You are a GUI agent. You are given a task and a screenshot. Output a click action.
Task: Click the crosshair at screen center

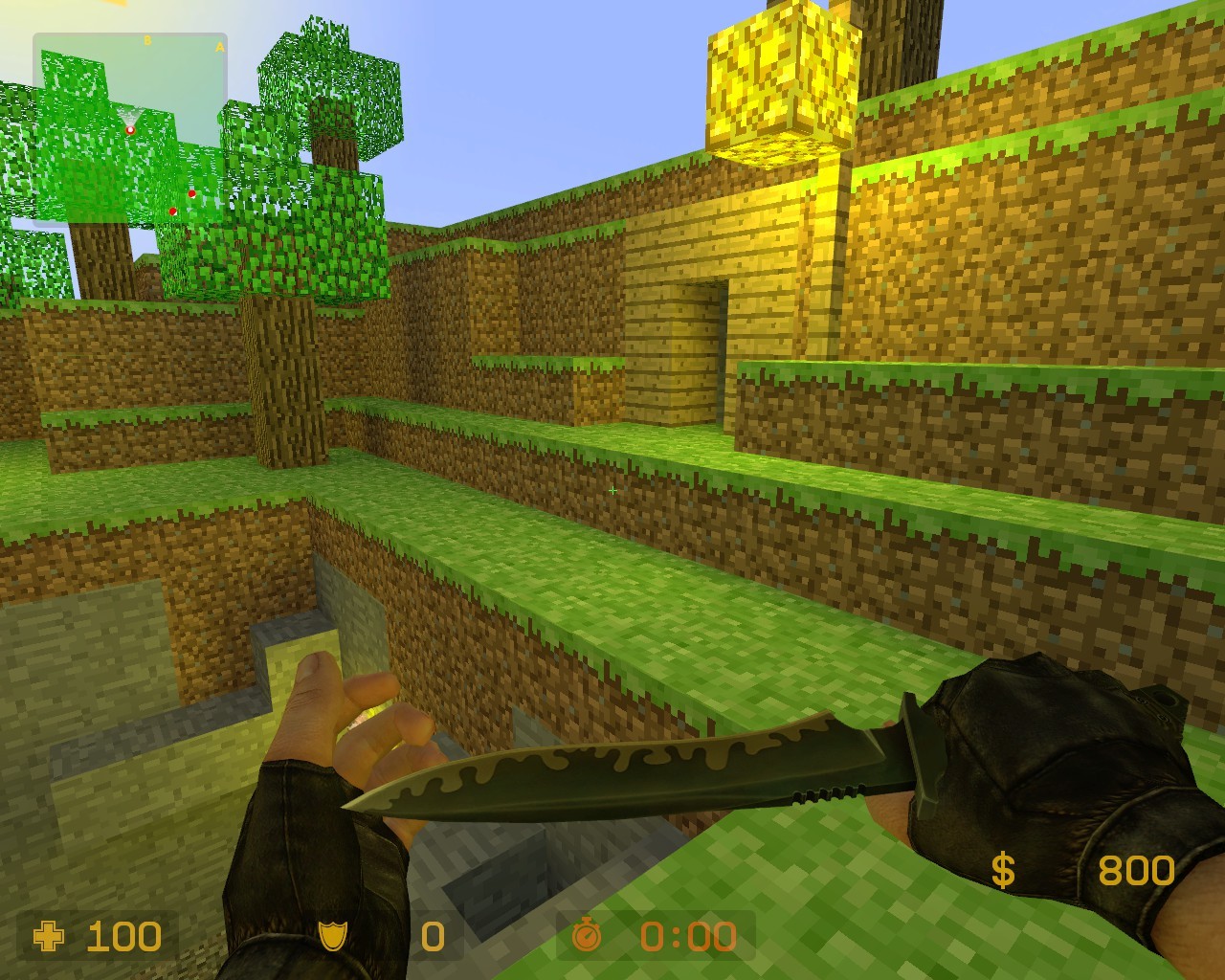(612, 490)
